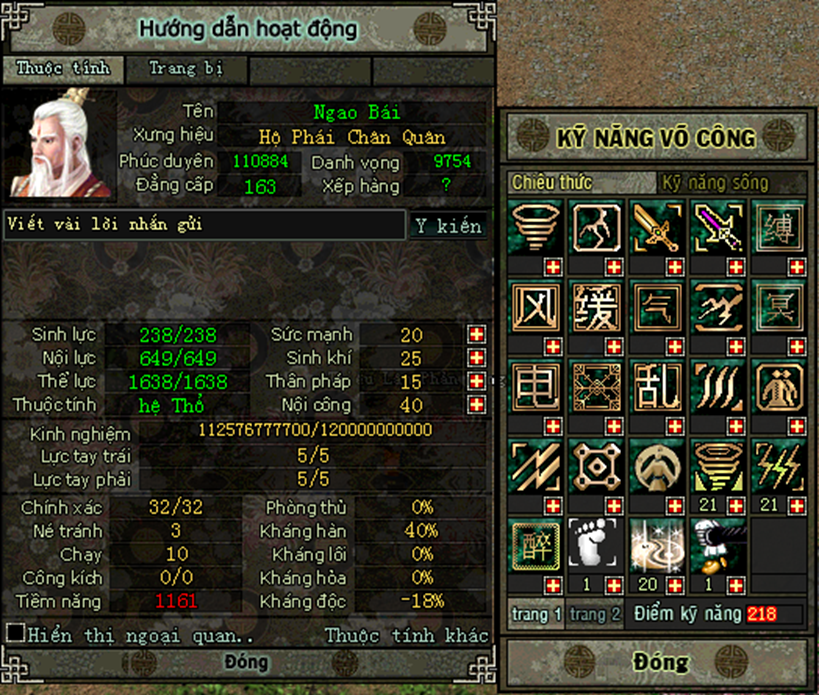Select the Chiêu thức tab
Viewport: 819px width, 695px height.
(x=552, y=183)
